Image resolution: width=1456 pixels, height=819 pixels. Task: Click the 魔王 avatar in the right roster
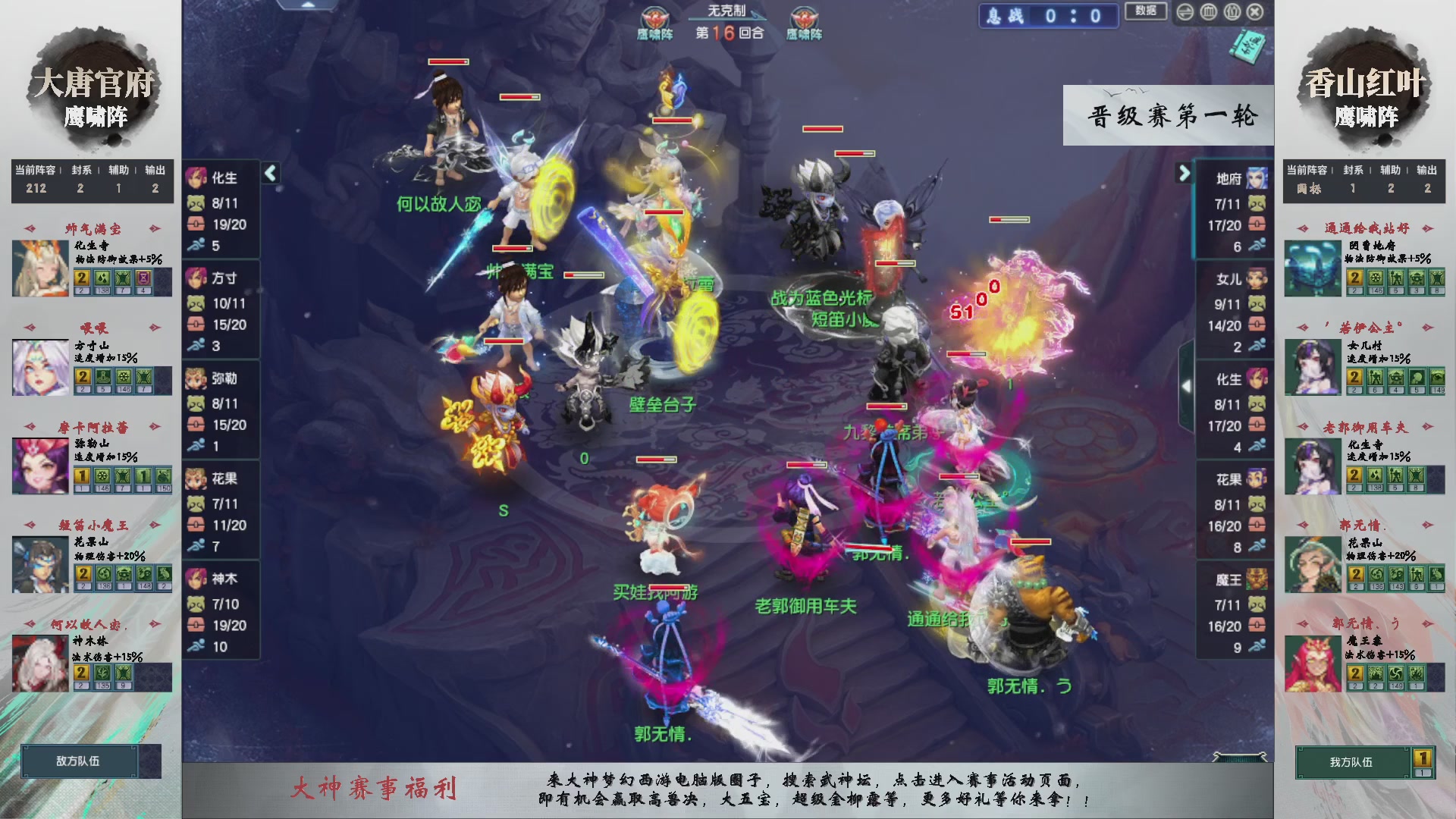pyautogui.click(x=1257, y=579)
